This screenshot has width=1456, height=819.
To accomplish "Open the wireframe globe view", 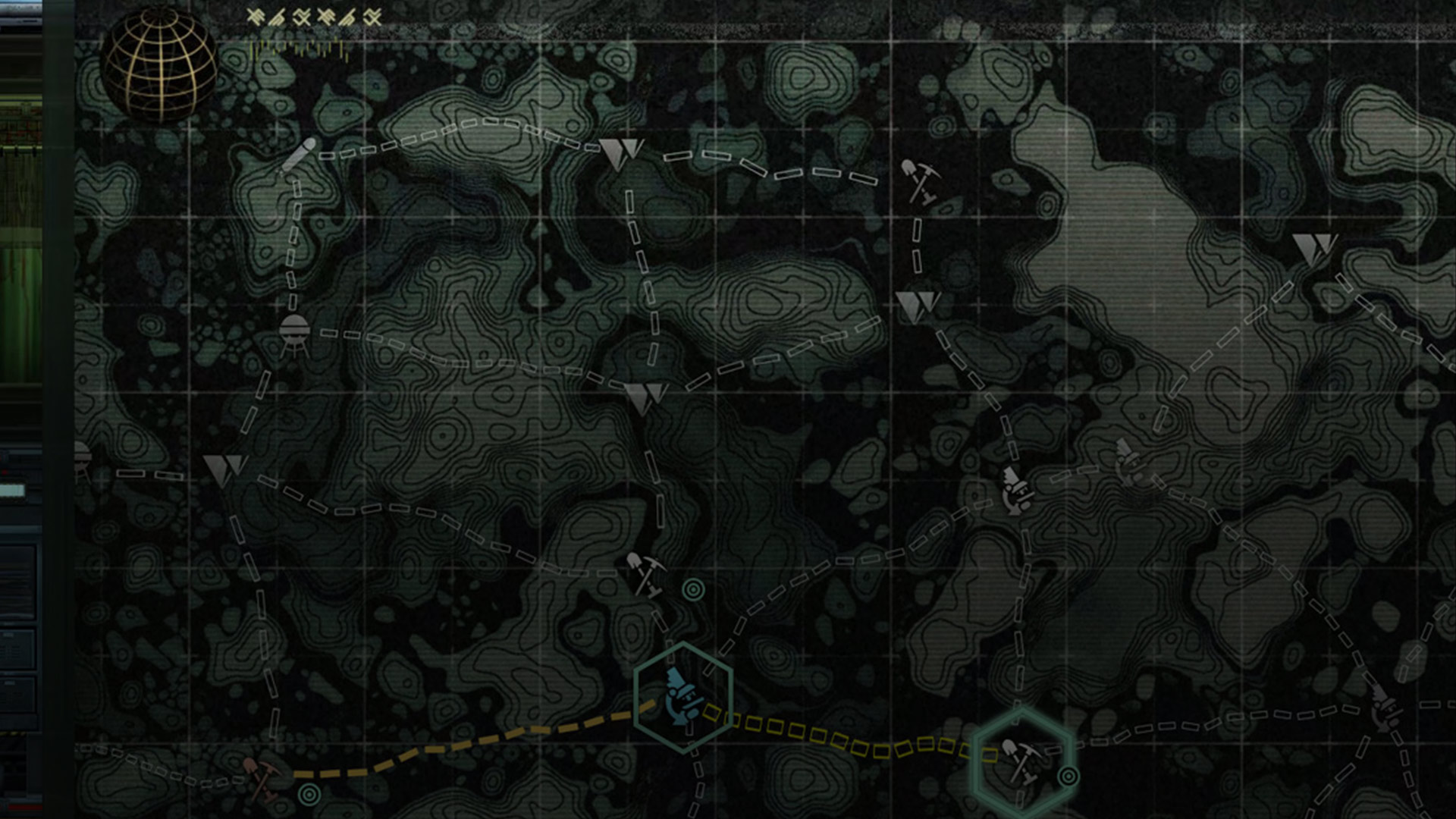I will point(160,66).
